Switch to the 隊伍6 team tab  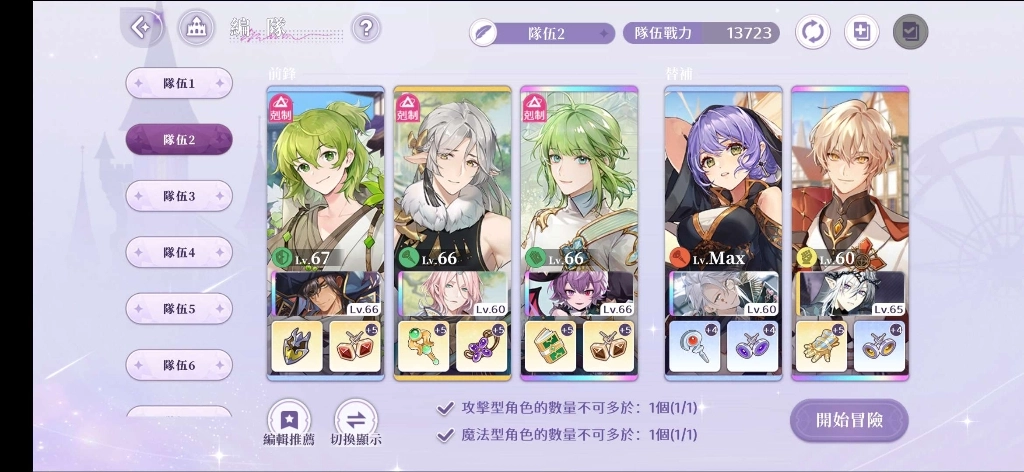[179, 365]
